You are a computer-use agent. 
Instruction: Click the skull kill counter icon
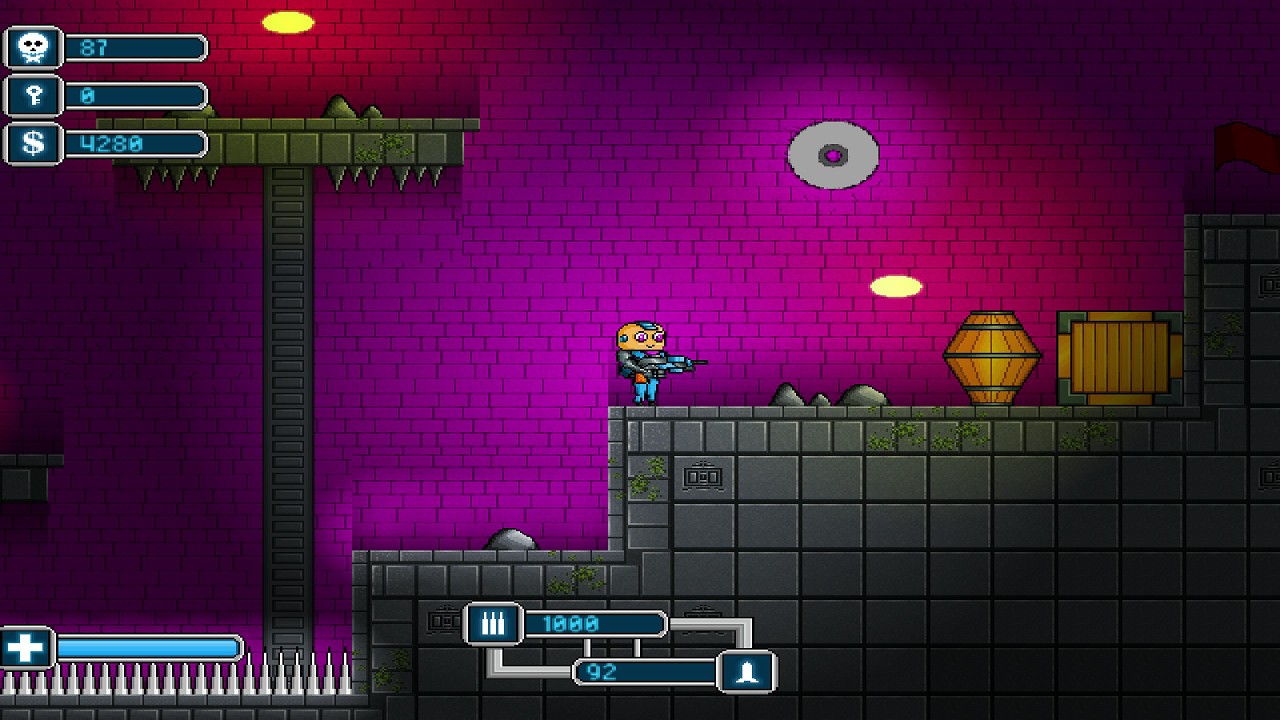point(34,48)
